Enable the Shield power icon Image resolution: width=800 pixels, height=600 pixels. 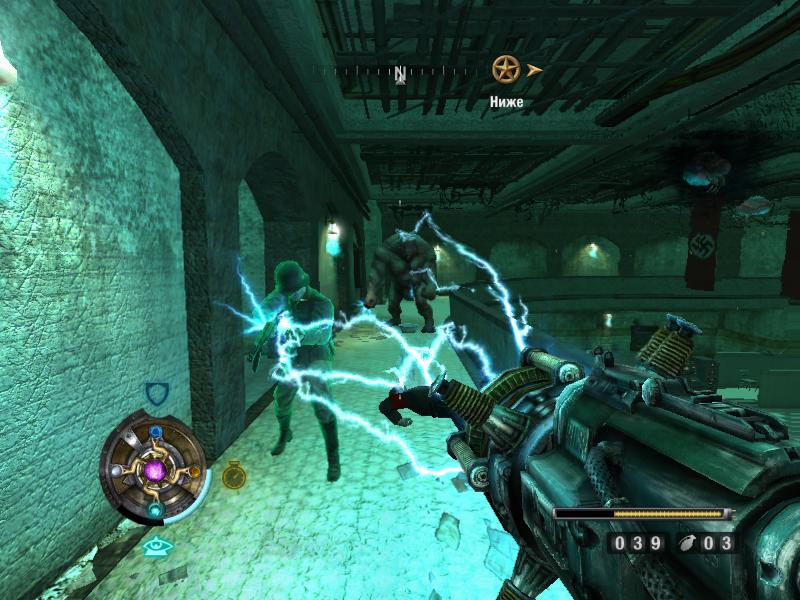coord(155,393)
